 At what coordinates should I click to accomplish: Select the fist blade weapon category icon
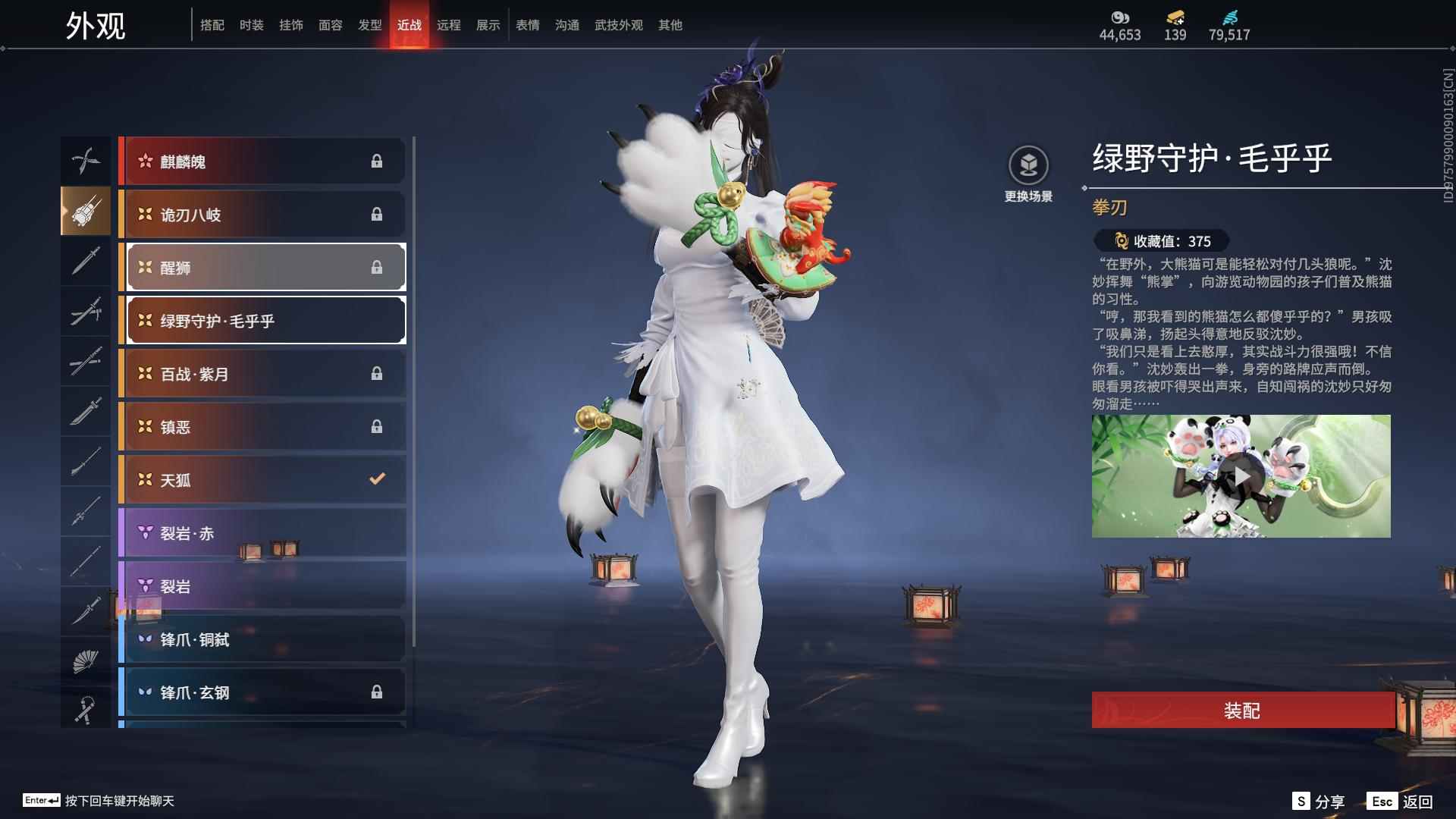(x=86, y=211)
